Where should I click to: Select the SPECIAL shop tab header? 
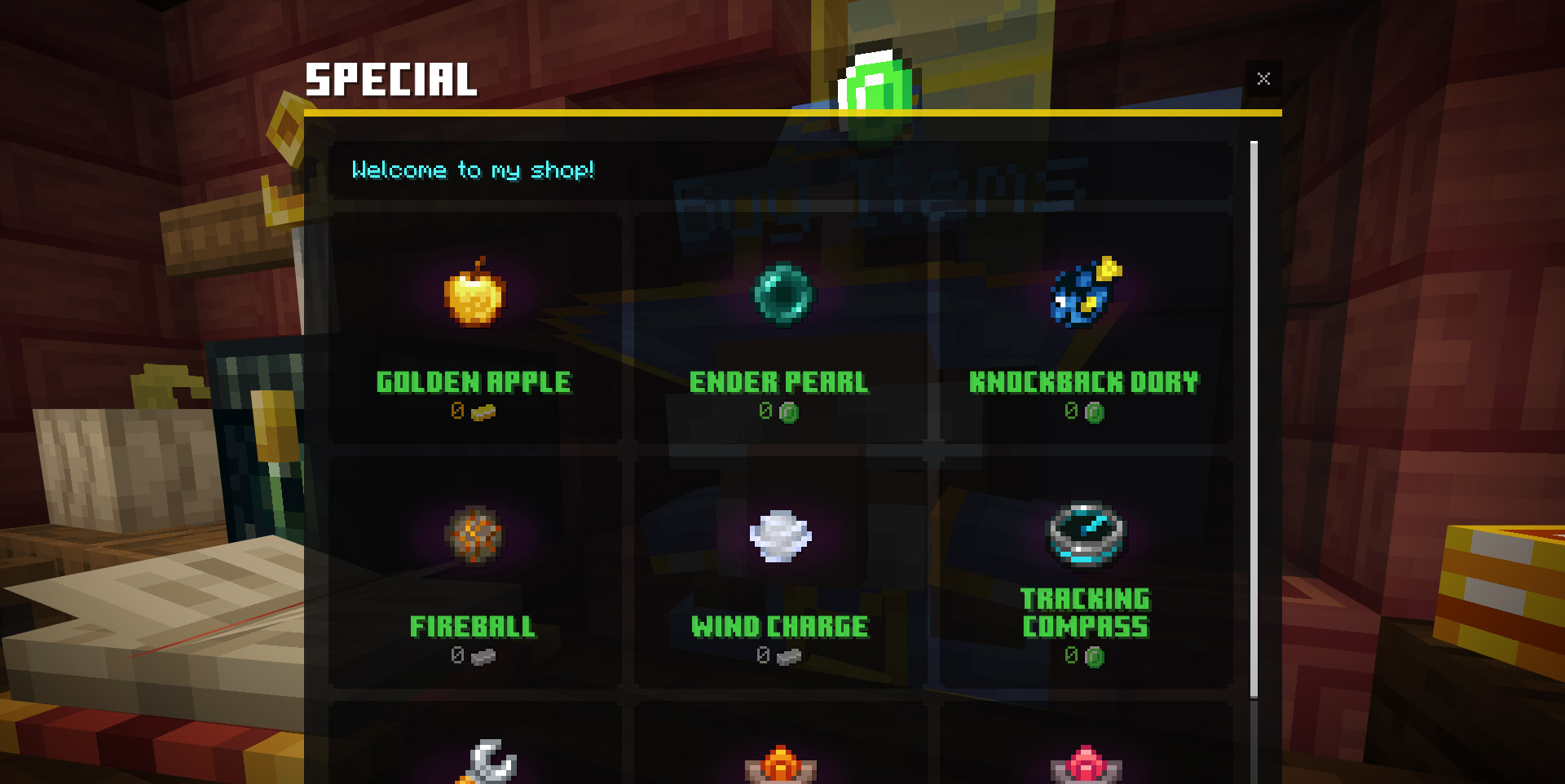tap(391, 79)
